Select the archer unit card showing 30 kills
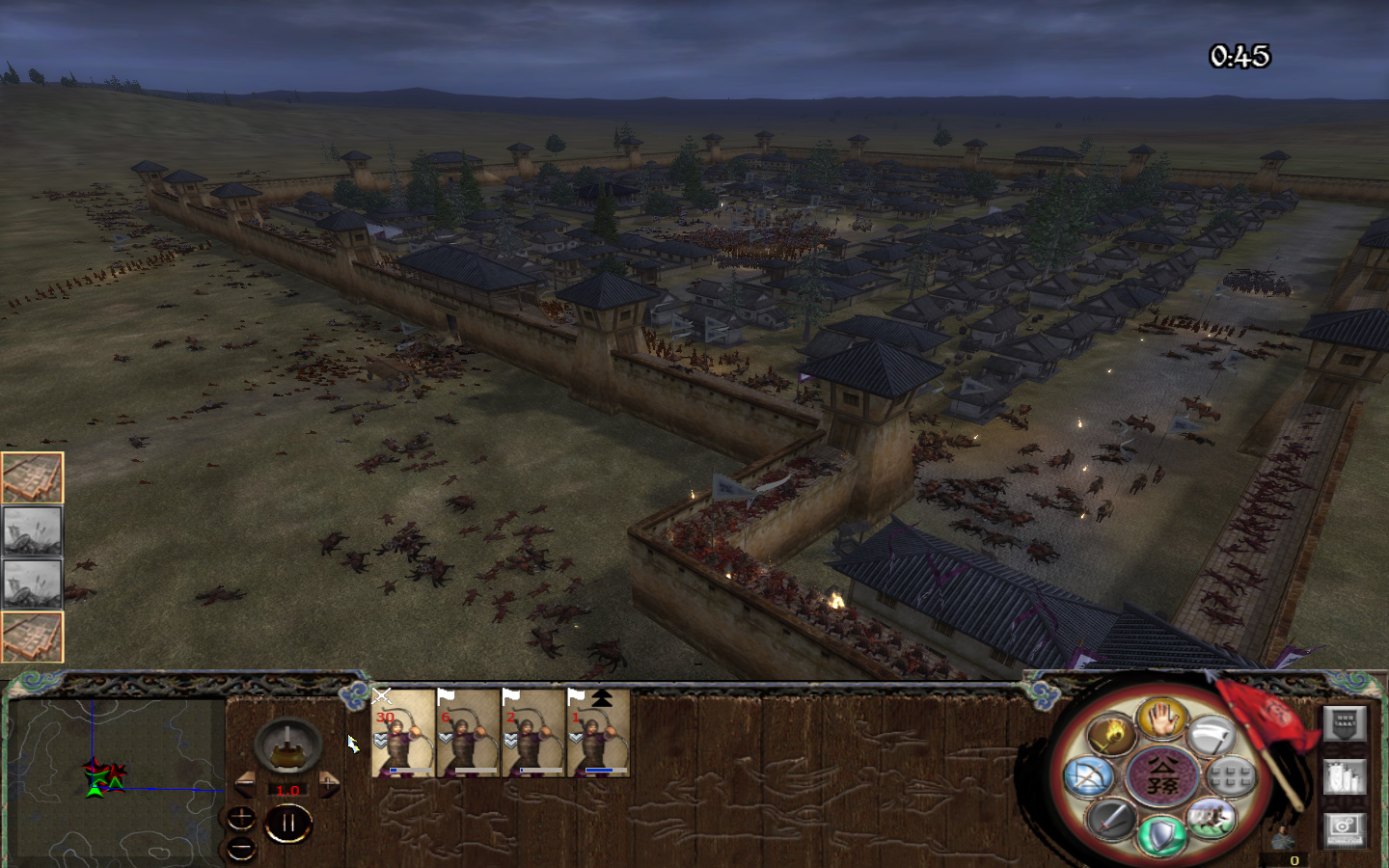This screenshot has height=868, width=1389. (x=403, y=735)
